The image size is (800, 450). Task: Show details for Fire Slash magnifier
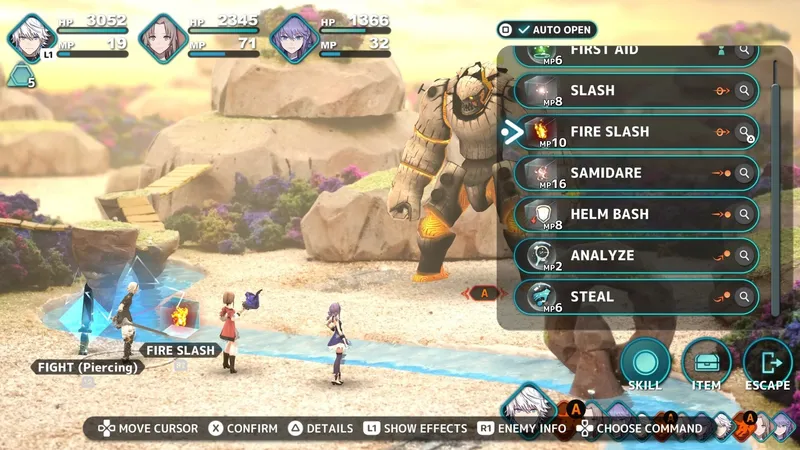[x=744, y=132]
